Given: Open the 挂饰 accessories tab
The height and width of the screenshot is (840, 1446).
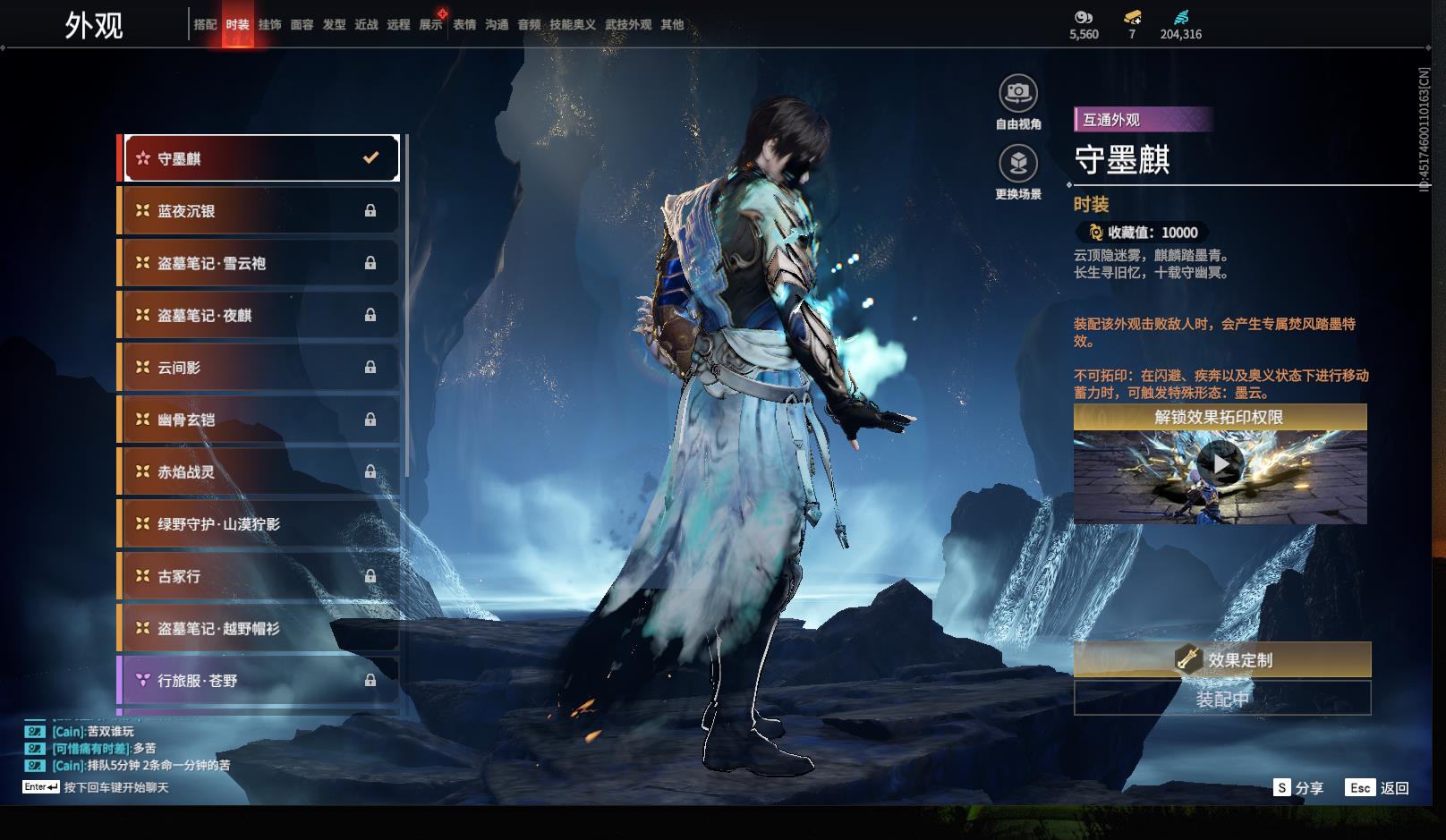Looking at the screenshot, I should tap(269, 25).
